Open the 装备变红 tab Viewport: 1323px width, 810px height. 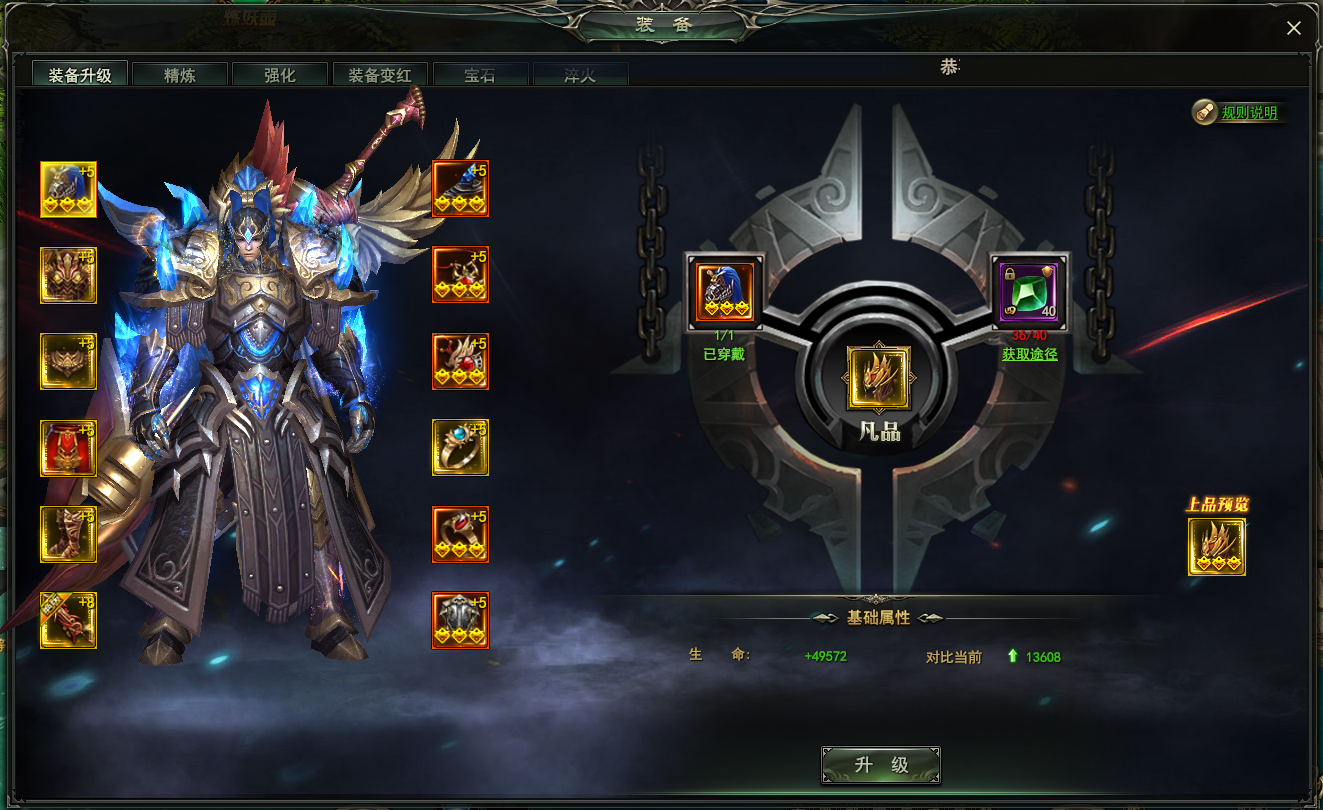tap(380, 75)
